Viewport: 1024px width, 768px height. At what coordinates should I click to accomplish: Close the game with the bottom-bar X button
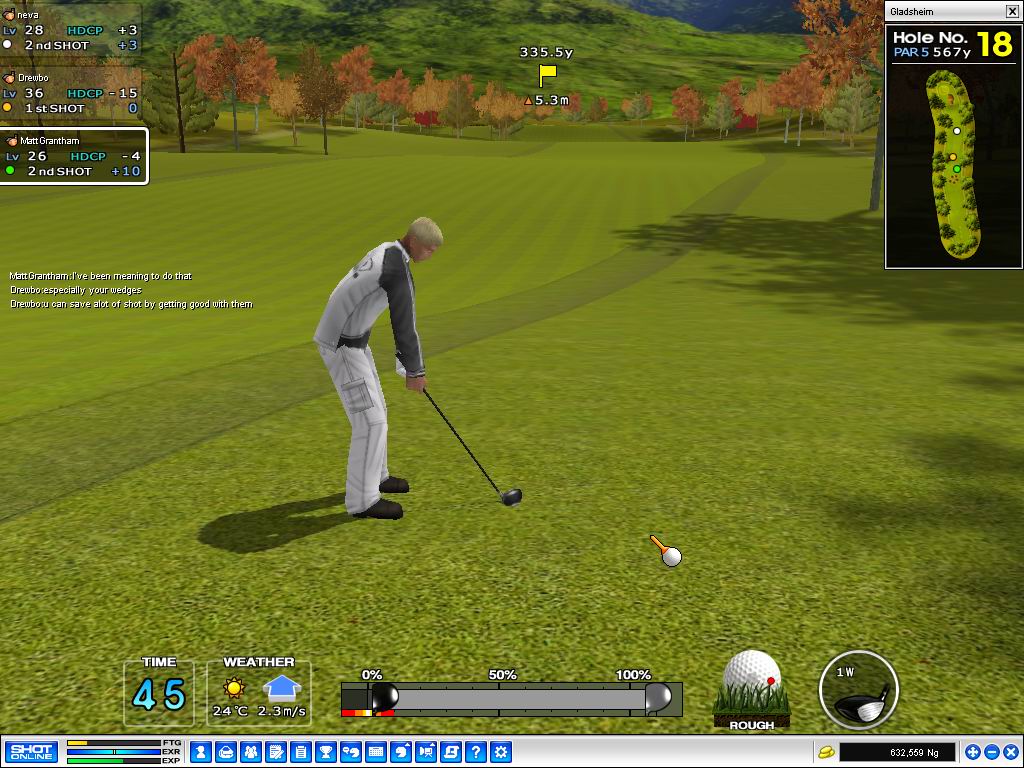1010,752
